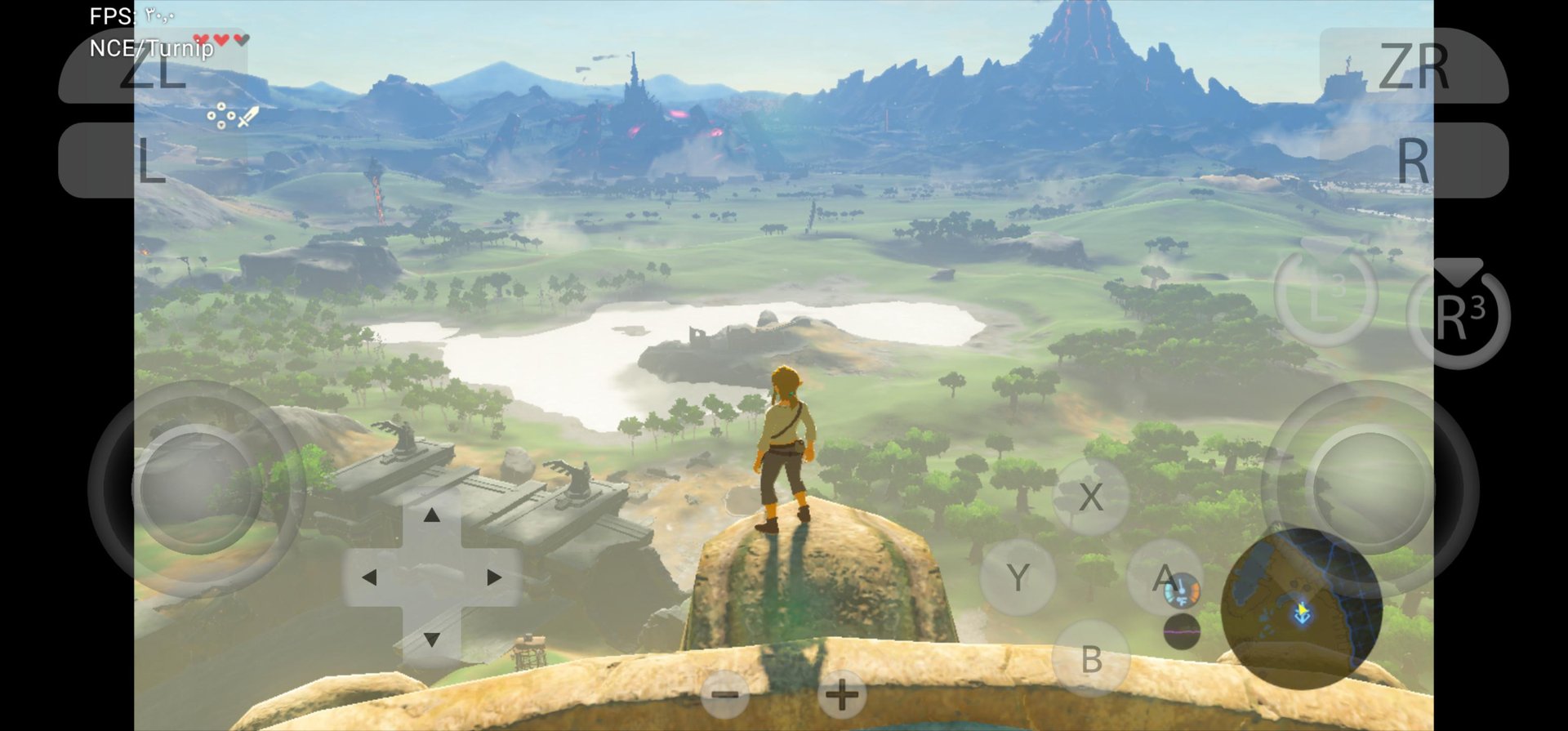Tap the on-screen X button
The width and height of the screenshot is (1568, 731).
(1091, 497)
